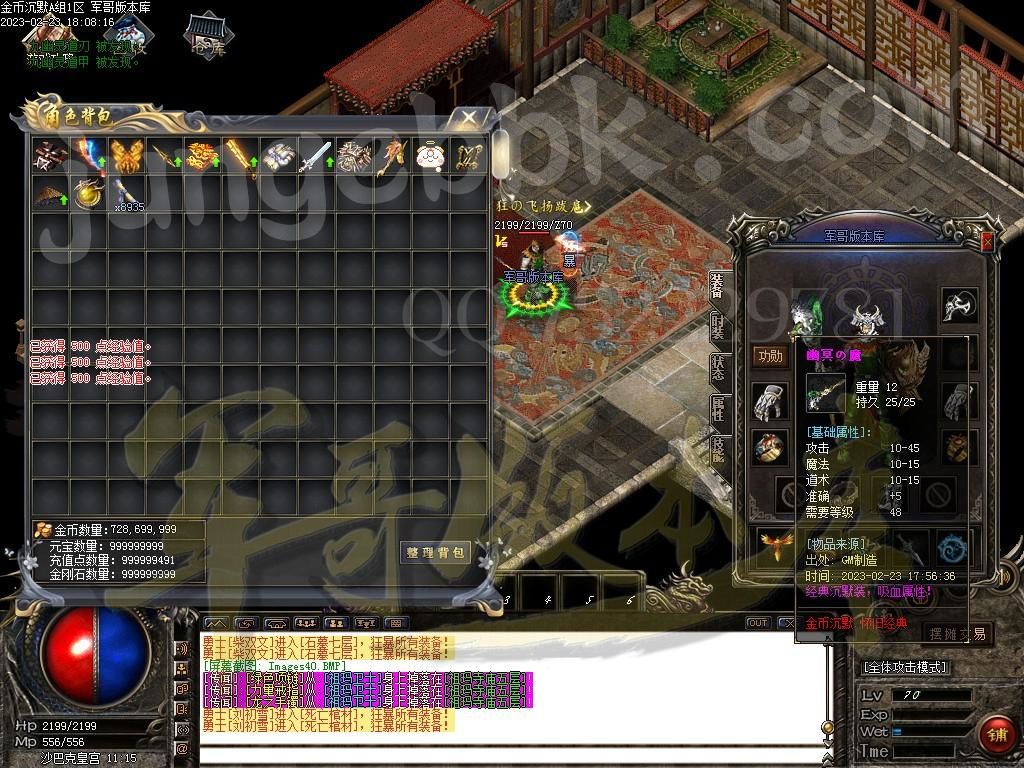Close the 军哥版本库 character panel

987,241
